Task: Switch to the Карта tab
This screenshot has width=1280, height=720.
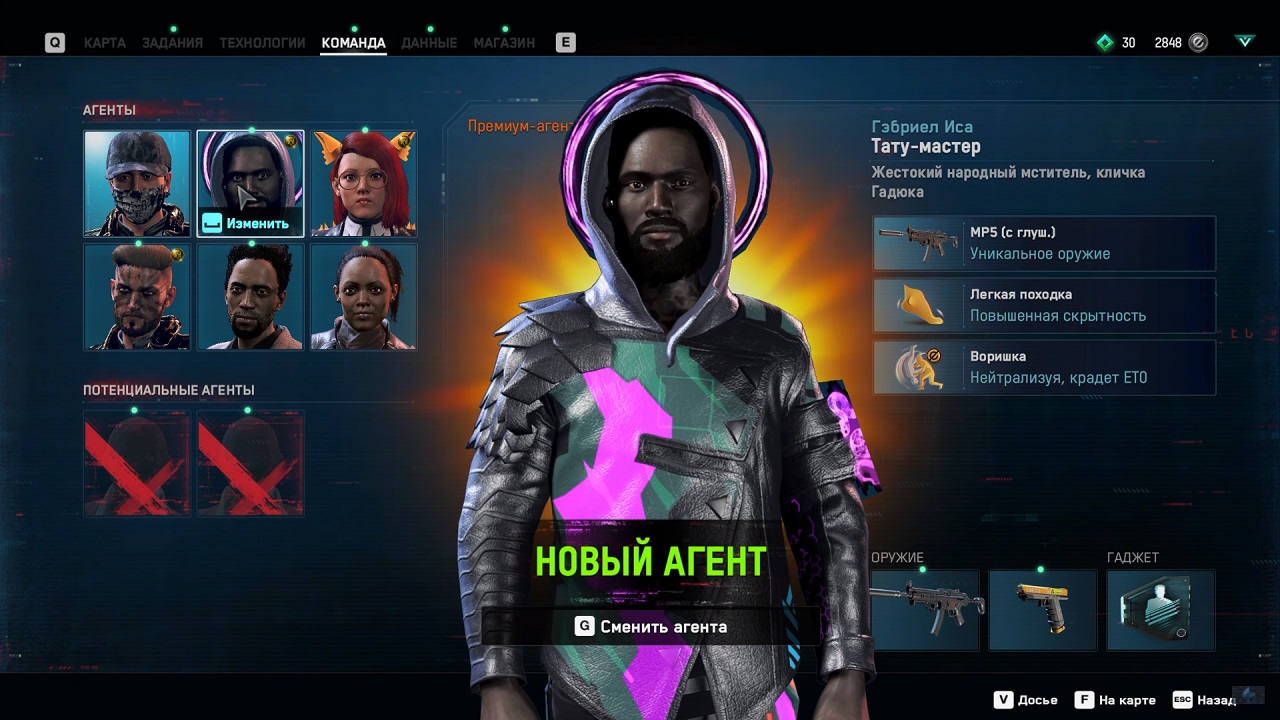Action: pos(104,43)
